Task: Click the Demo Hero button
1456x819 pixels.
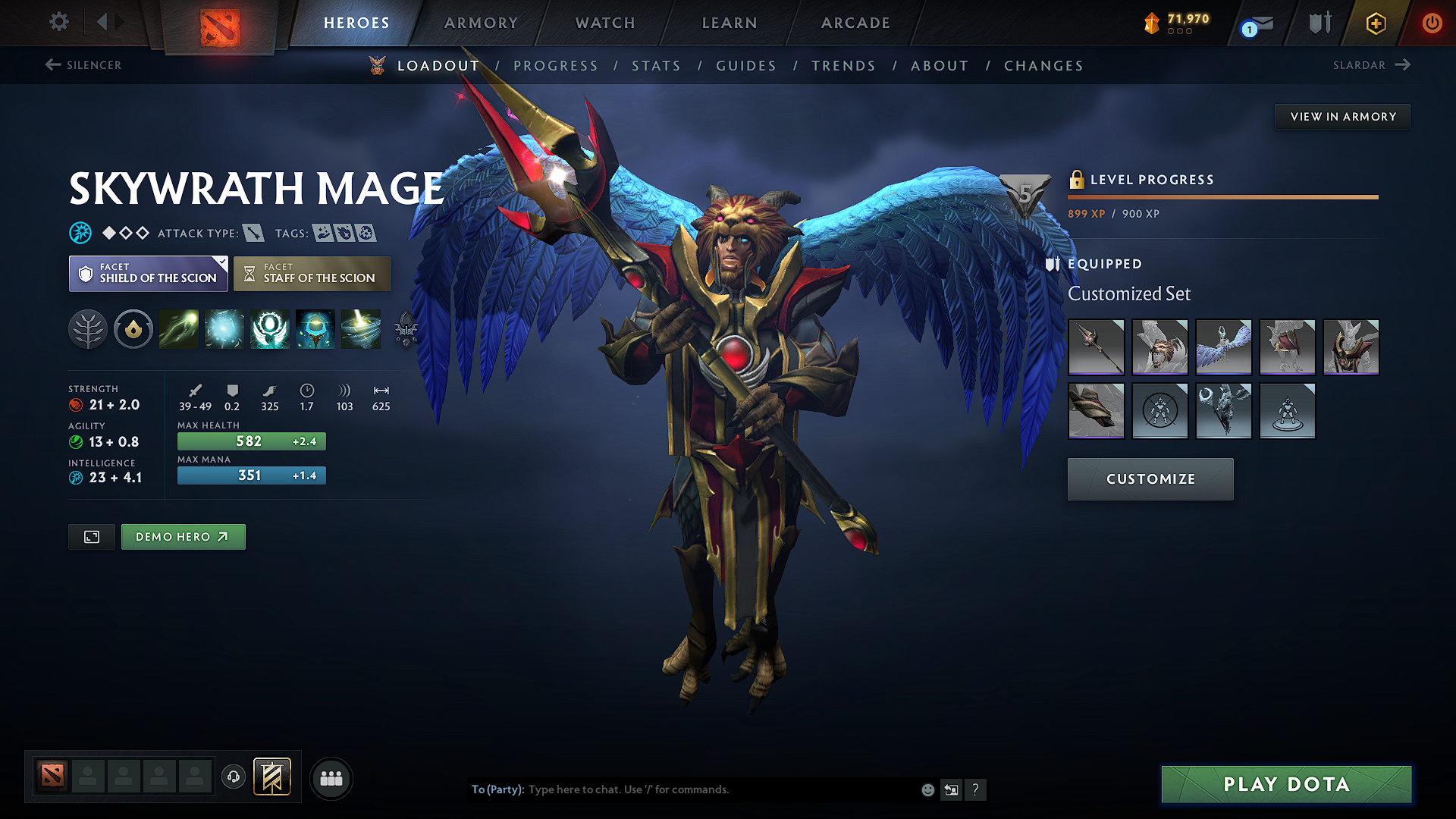Action: pyautogui.click(x=183, y=536)
